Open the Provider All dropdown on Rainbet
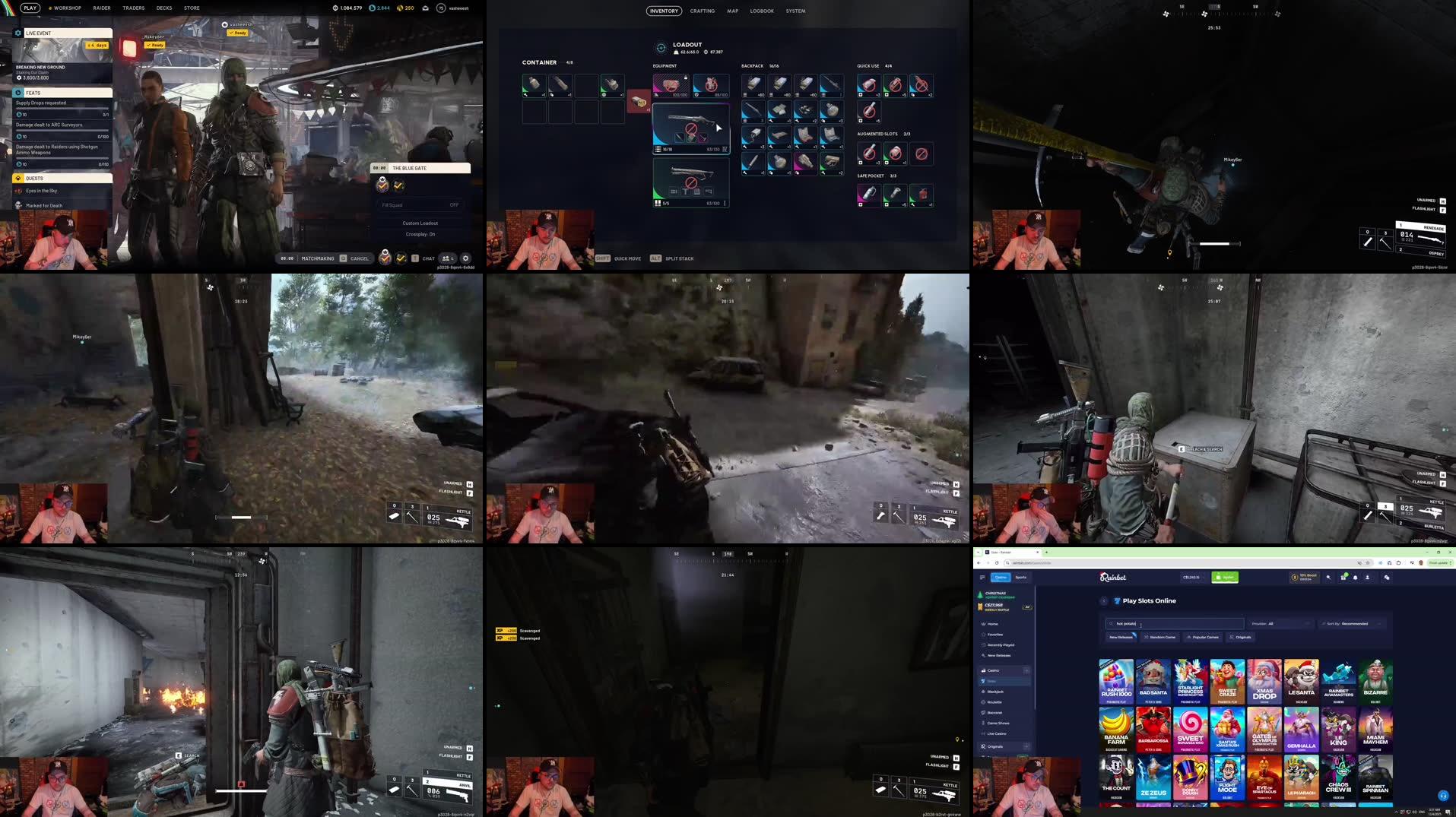 [1279, 624]
